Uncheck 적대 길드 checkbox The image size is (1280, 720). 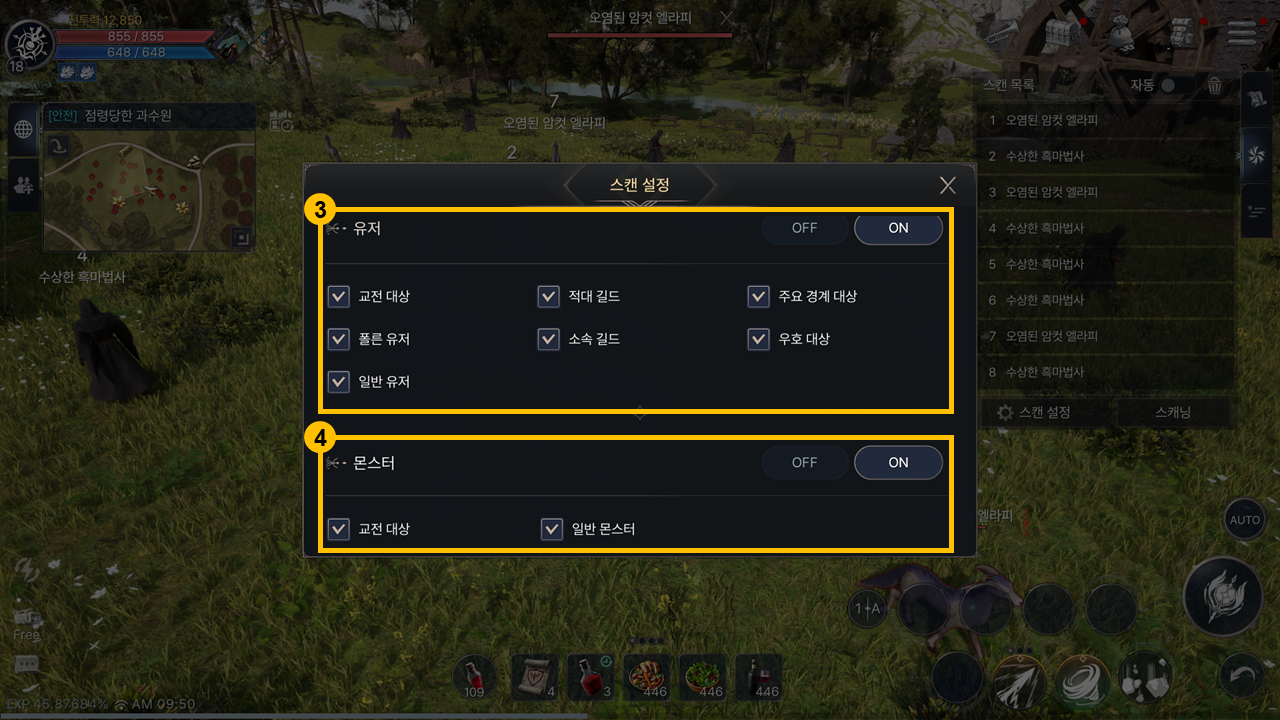[548, 297]
